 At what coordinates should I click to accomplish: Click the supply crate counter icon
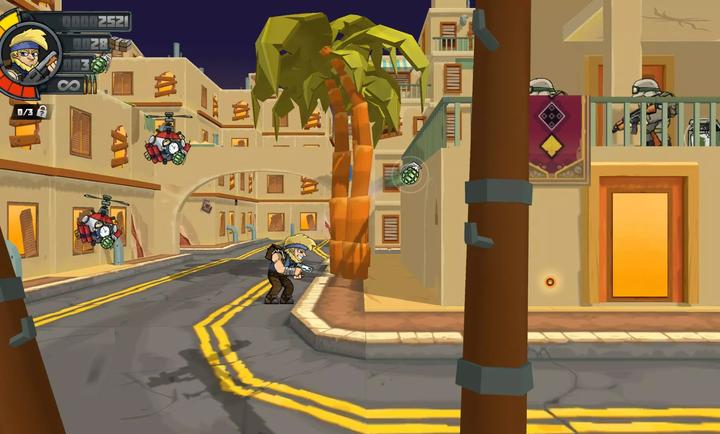pyautogui.click(x=120, y=44)
